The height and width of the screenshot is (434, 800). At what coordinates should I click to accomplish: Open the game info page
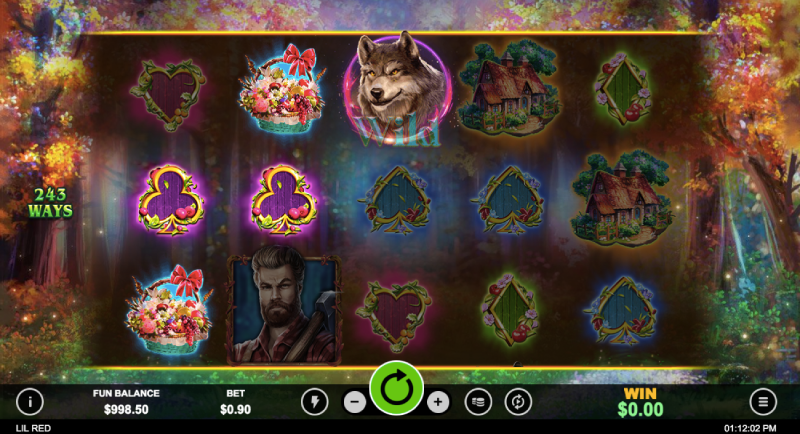click(30, 402)
